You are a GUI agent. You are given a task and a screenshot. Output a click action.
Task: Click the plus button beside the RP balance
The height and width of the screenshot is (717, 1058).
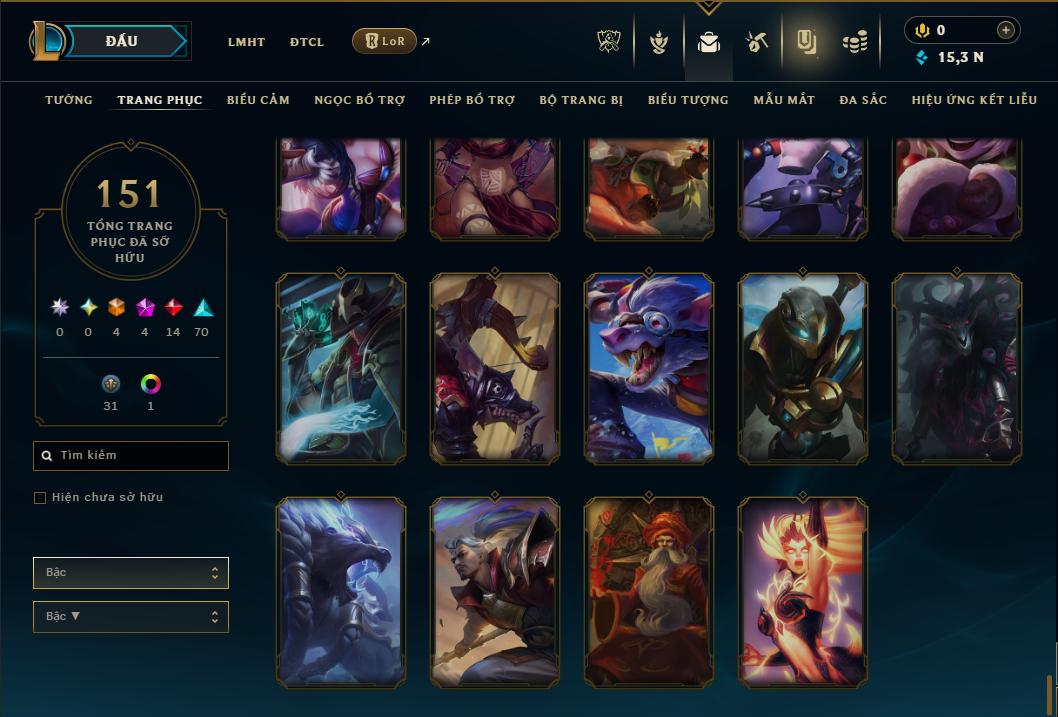tap(1006, 30)
